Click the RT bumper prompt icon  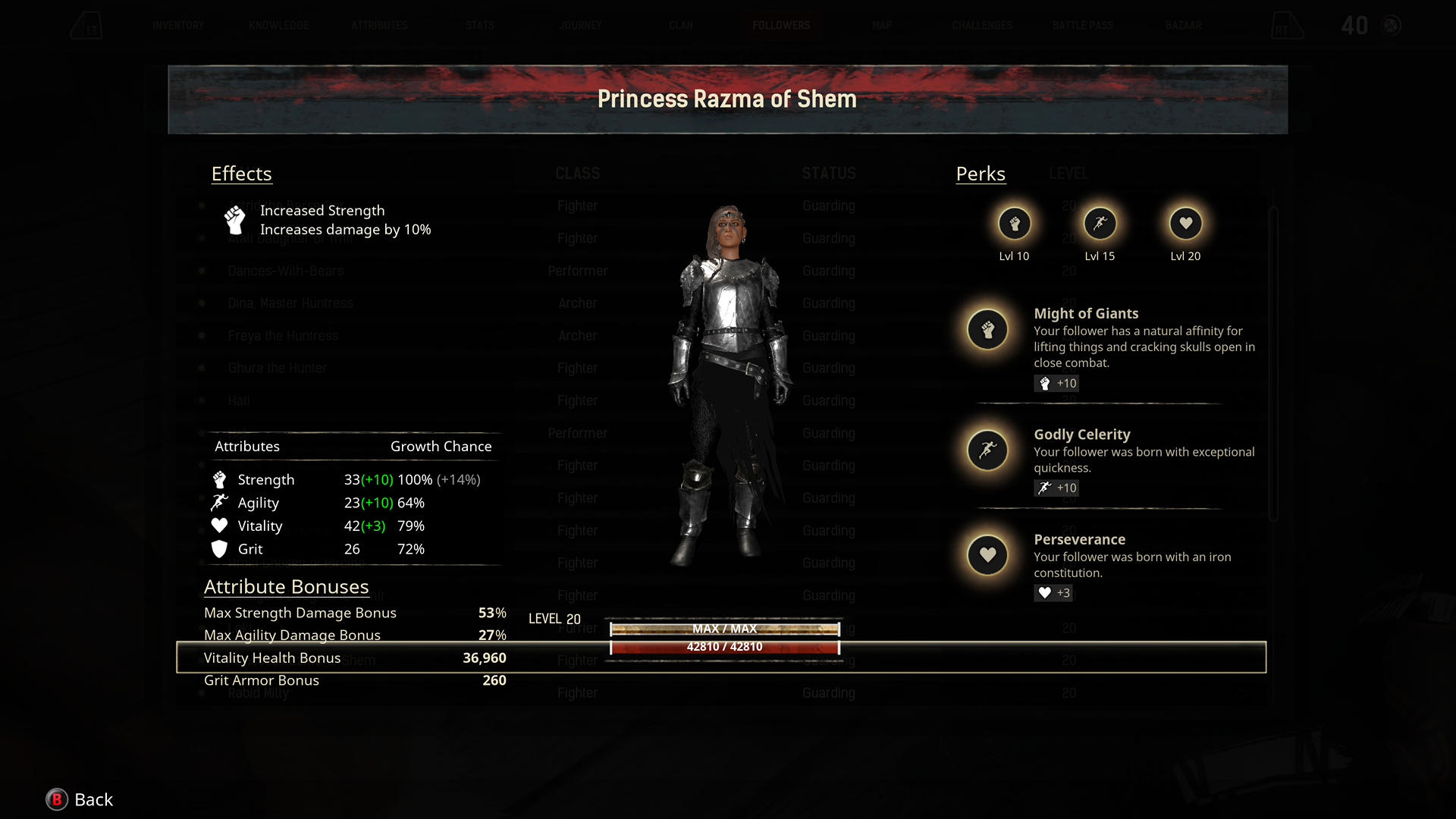(x=1287, y=25)
